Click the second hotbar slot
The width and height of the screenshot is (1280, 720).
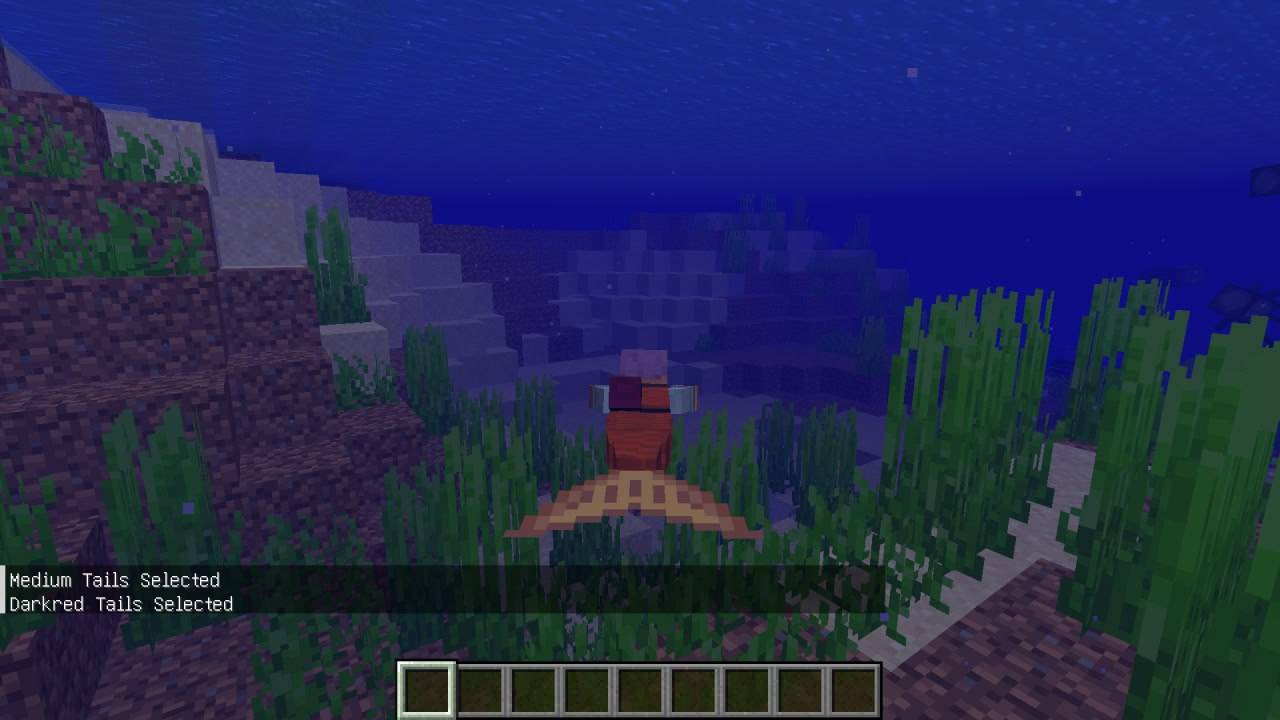point(480,688)
